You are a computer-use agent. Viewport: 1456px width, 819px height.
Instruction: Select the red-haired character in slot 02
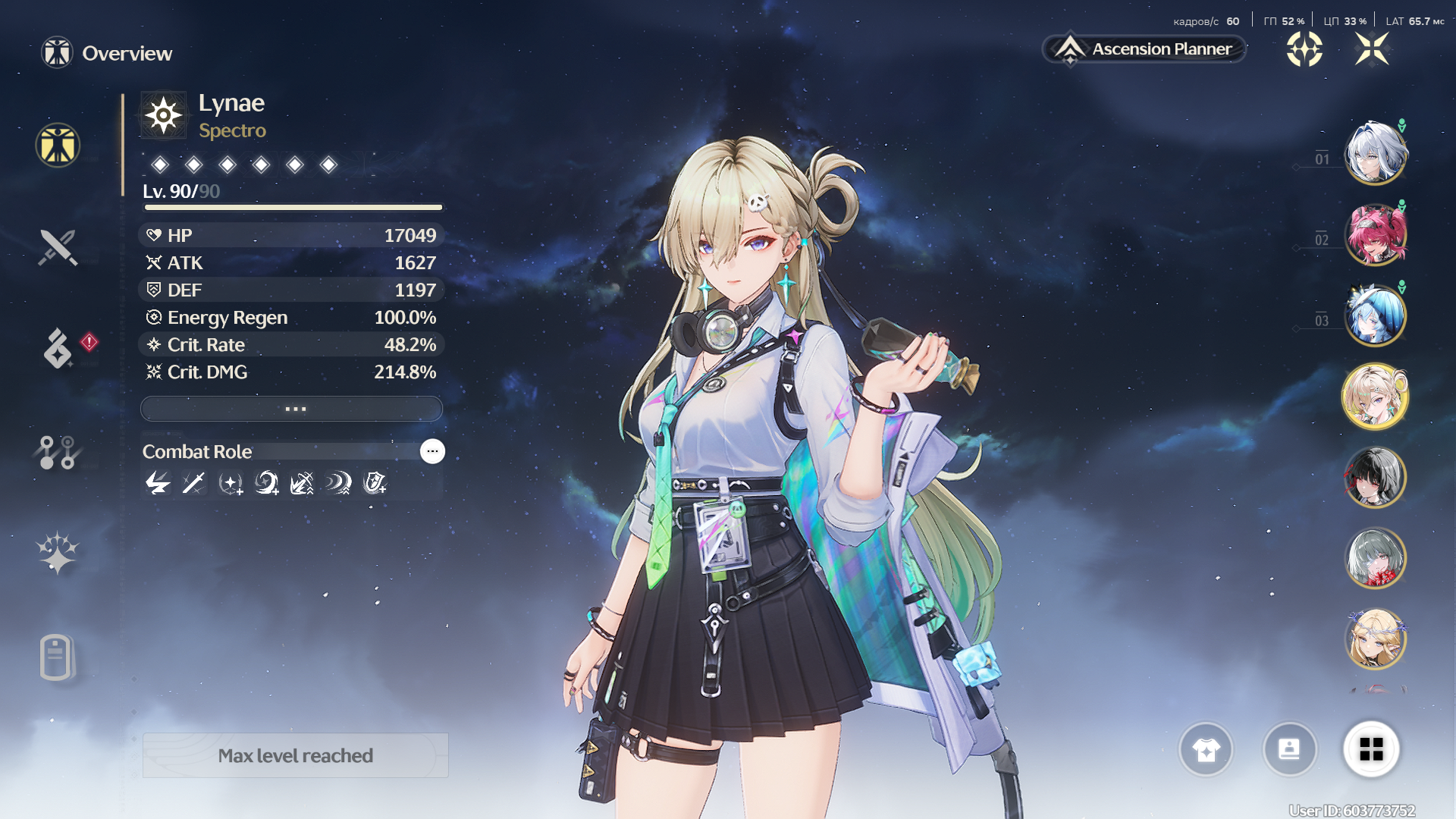tap(1375, 234)
